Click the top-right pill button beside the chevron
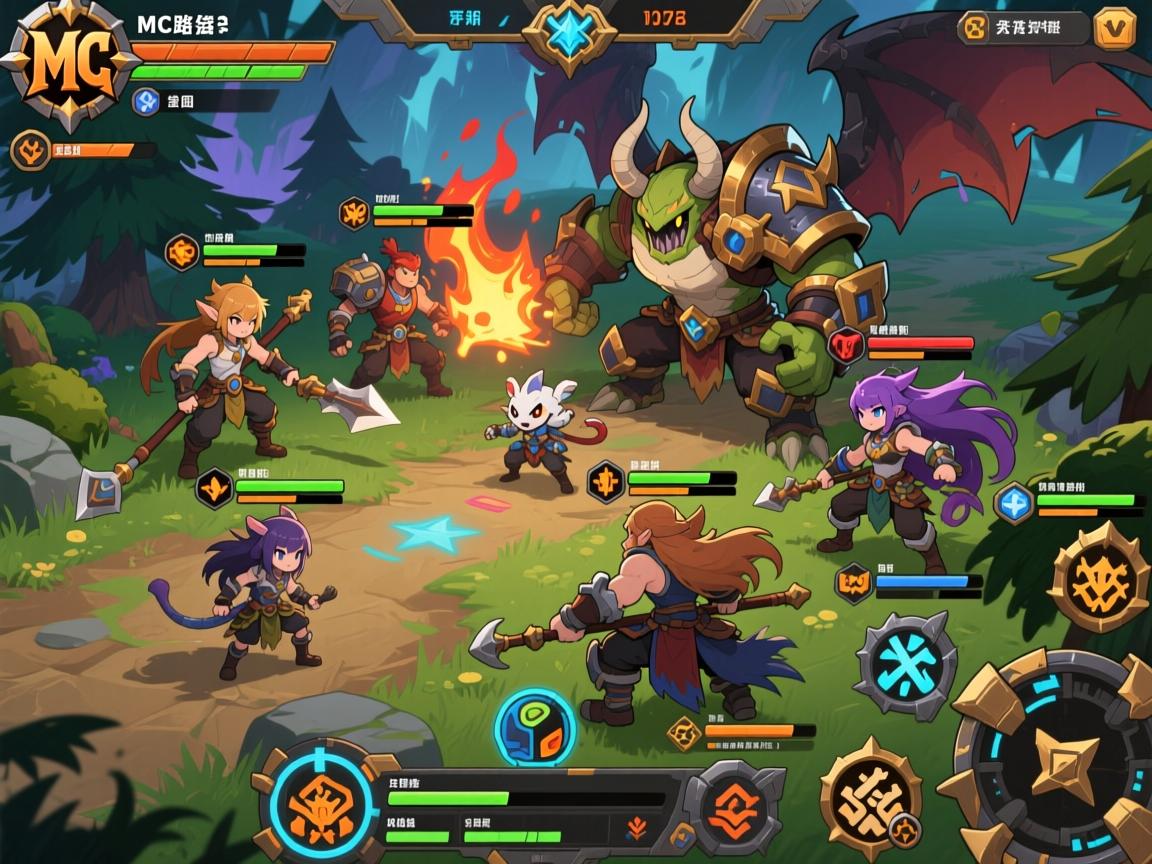1152x864 pixels. tap(1022, 28)
